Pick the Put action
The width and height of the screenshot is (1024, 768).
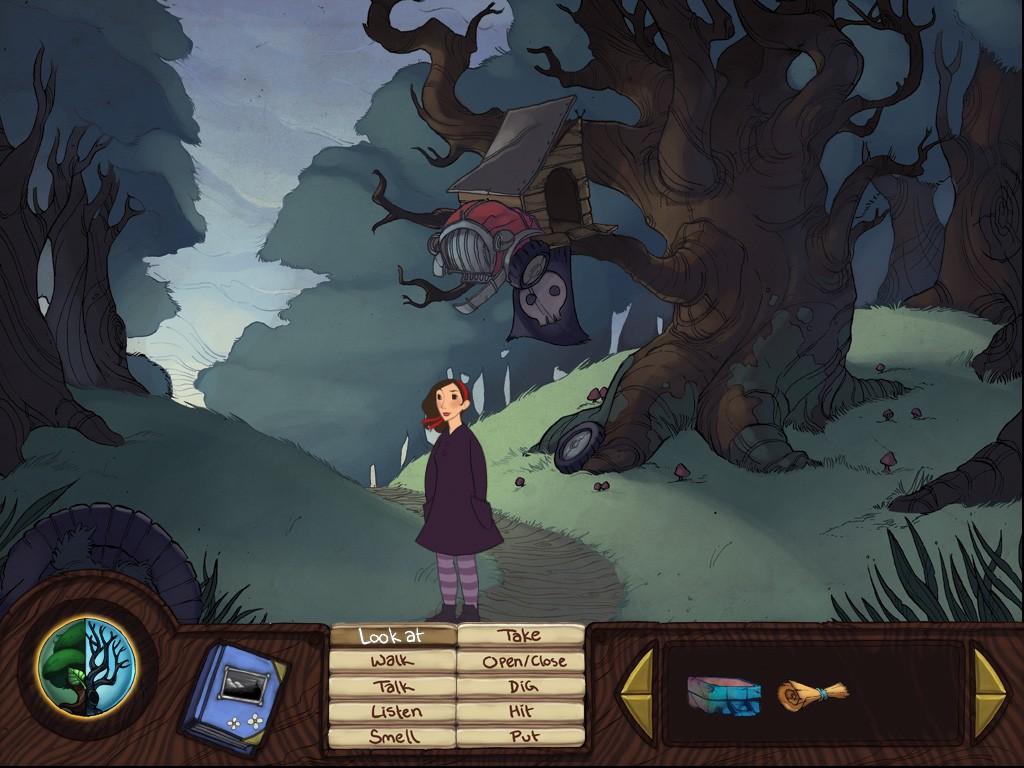point(520,737)
